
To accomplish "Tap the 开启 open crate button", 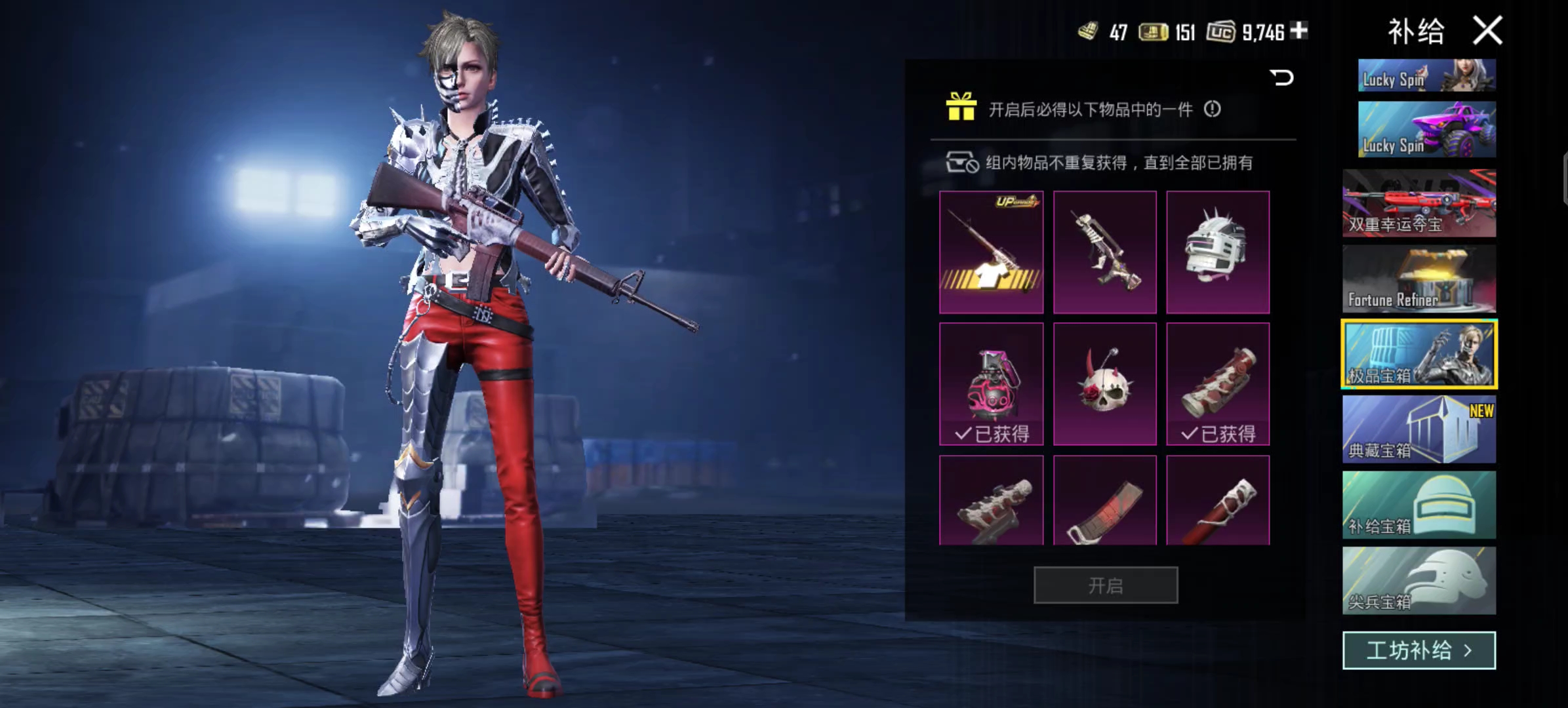I will click(x=1106, y=585).
